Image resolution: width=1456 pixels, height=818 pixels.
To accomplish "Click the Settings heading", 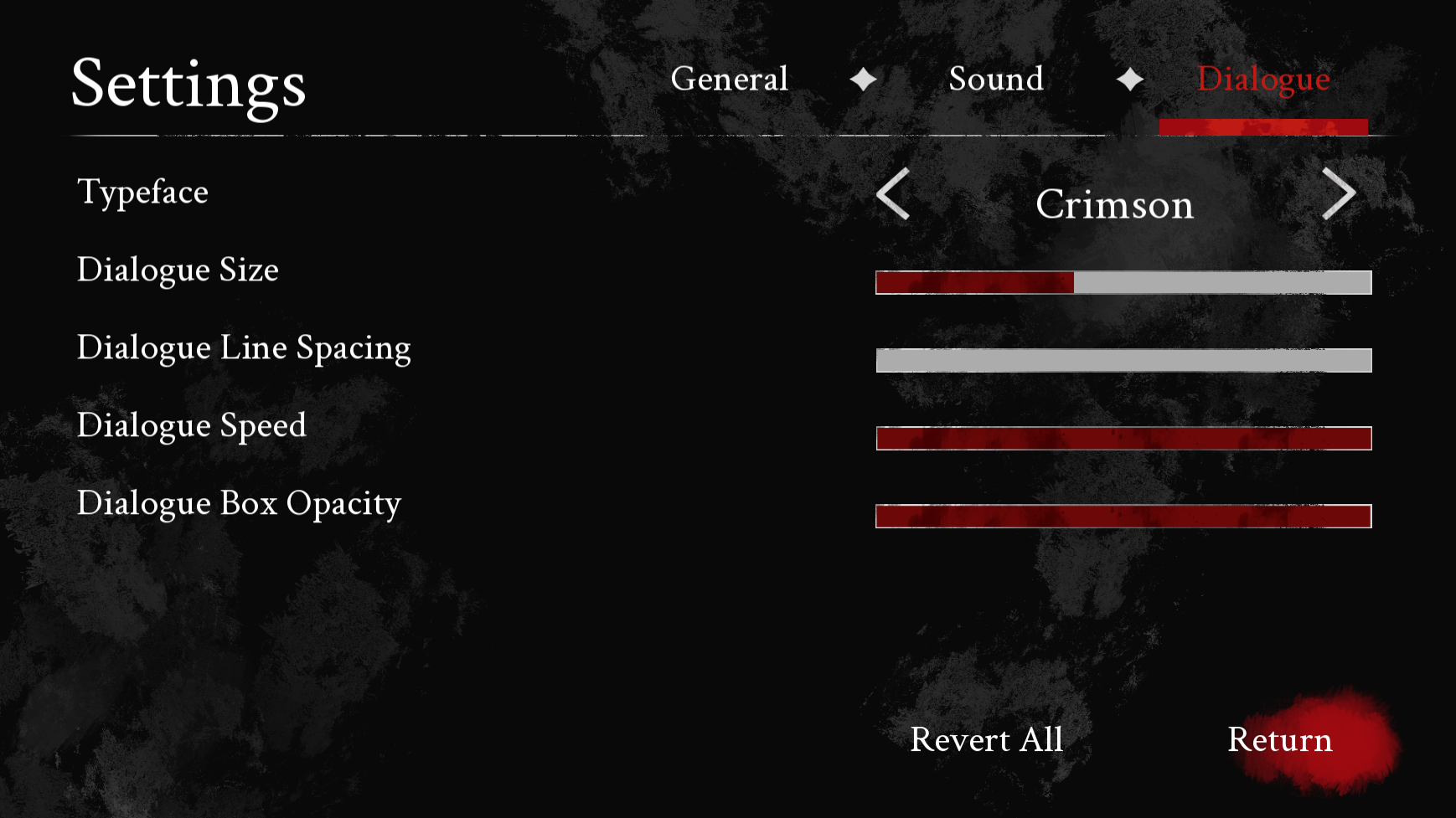I will click(187, 85).
